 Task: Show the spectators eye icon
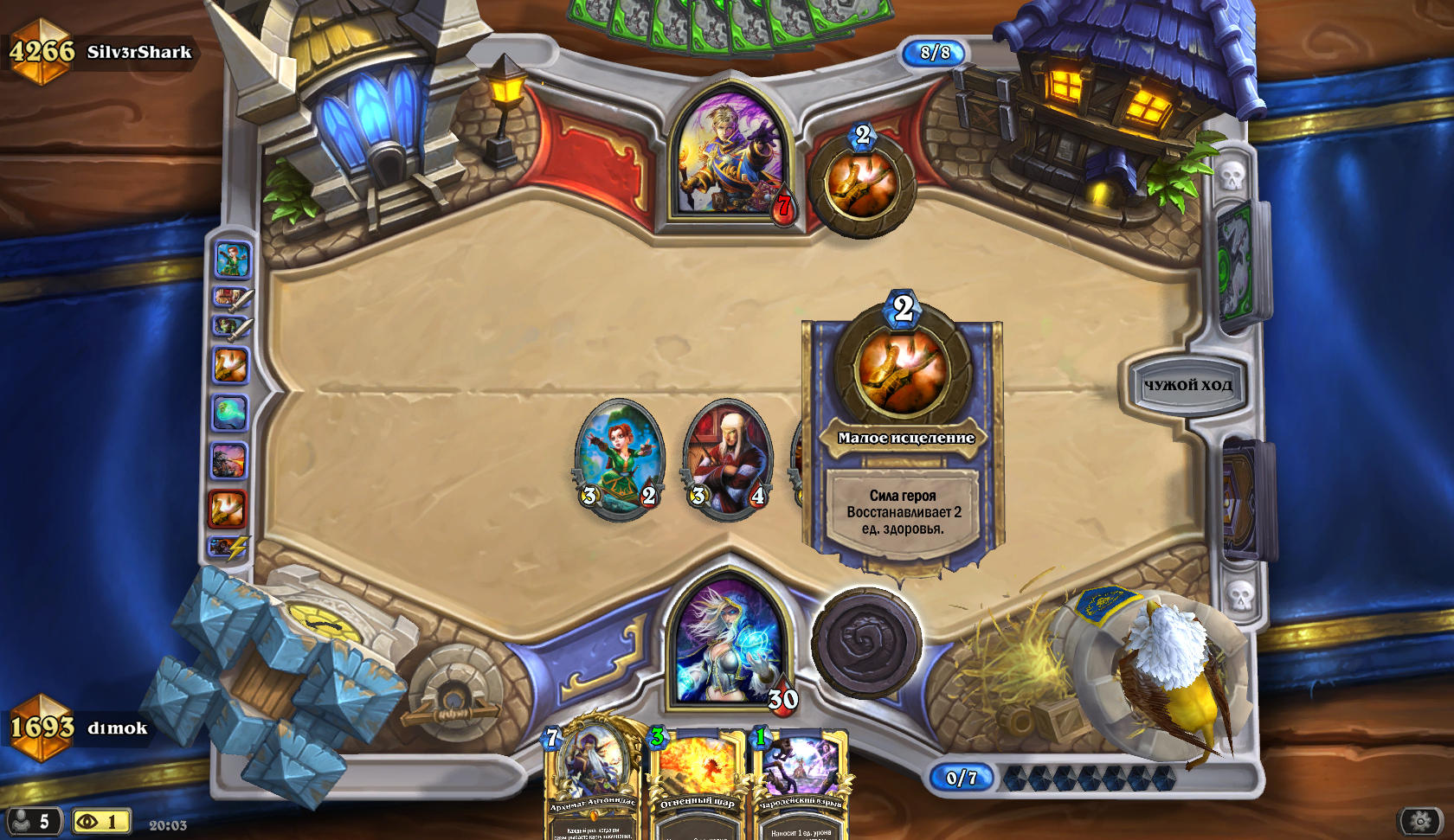100,821
